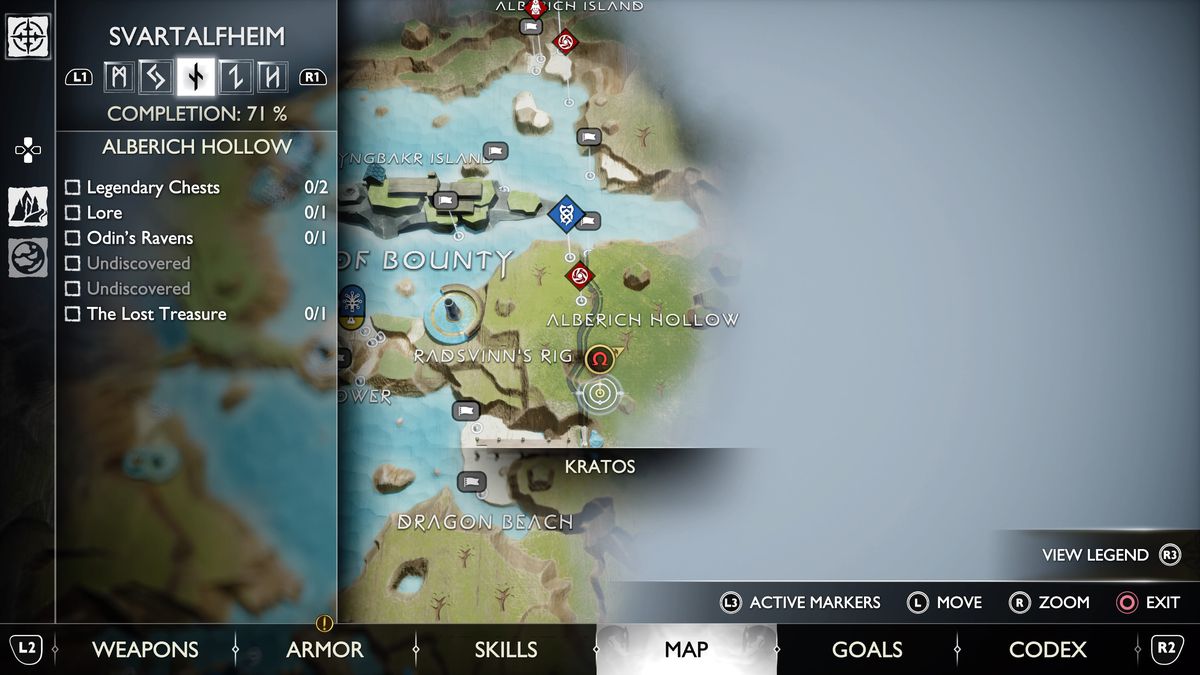The height and width of the screenshot is (675, 1200).
Task: Select The Lost Treasure entry
Action: [73, 314]
